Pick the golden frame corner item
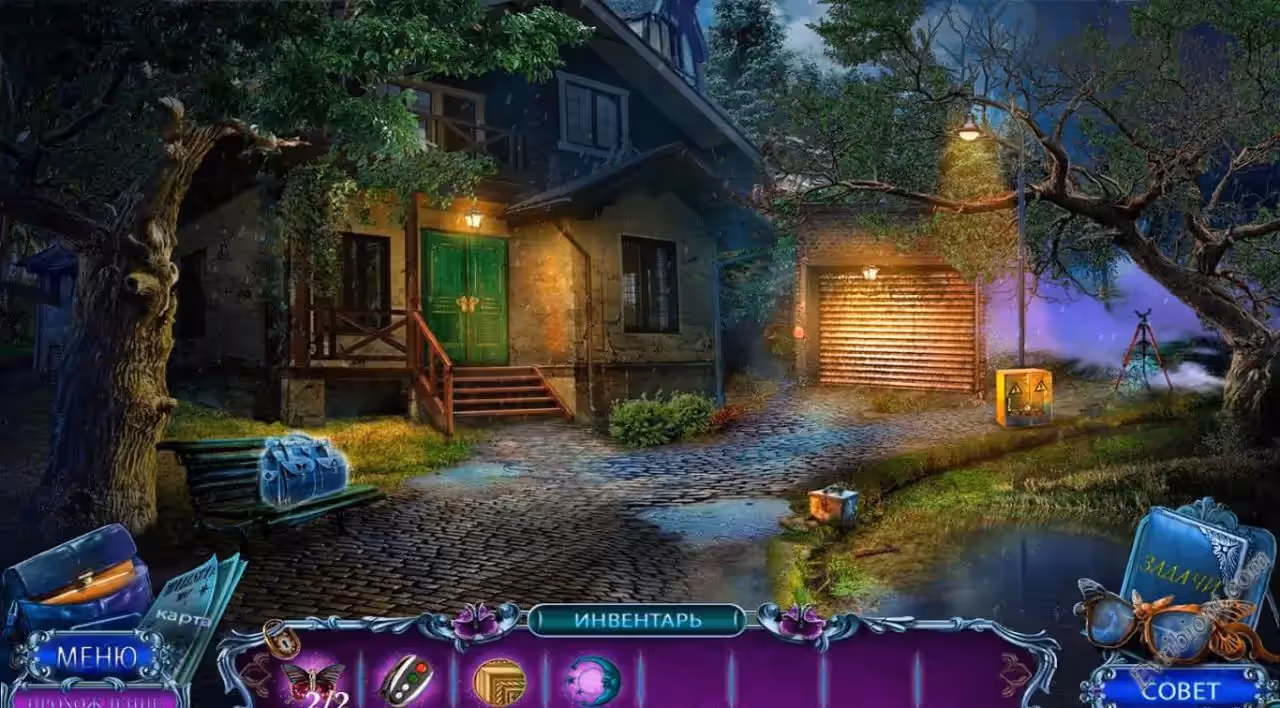The image size is (1280, 708). point(499,681)
